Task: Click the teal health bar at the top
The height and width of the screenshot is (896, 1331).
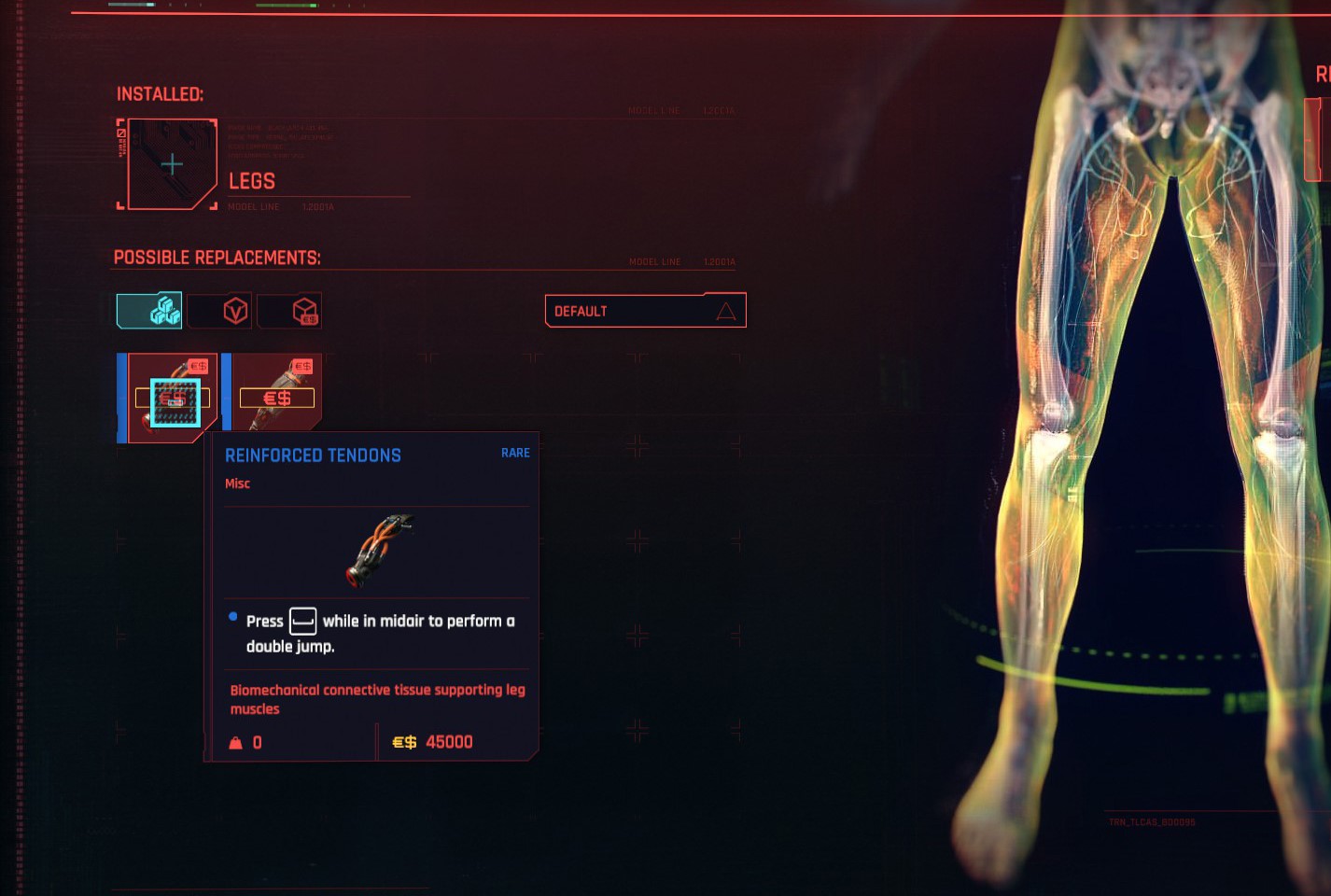Action: click(131, 7)
